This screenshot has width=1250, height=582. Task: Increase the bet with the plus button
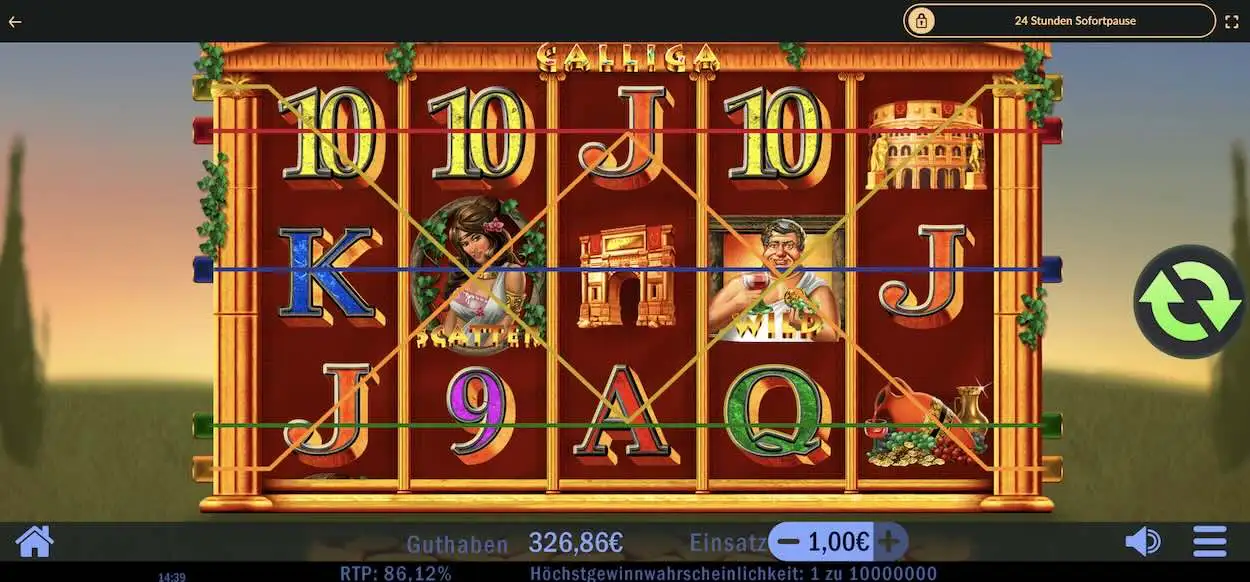[889, 542]
